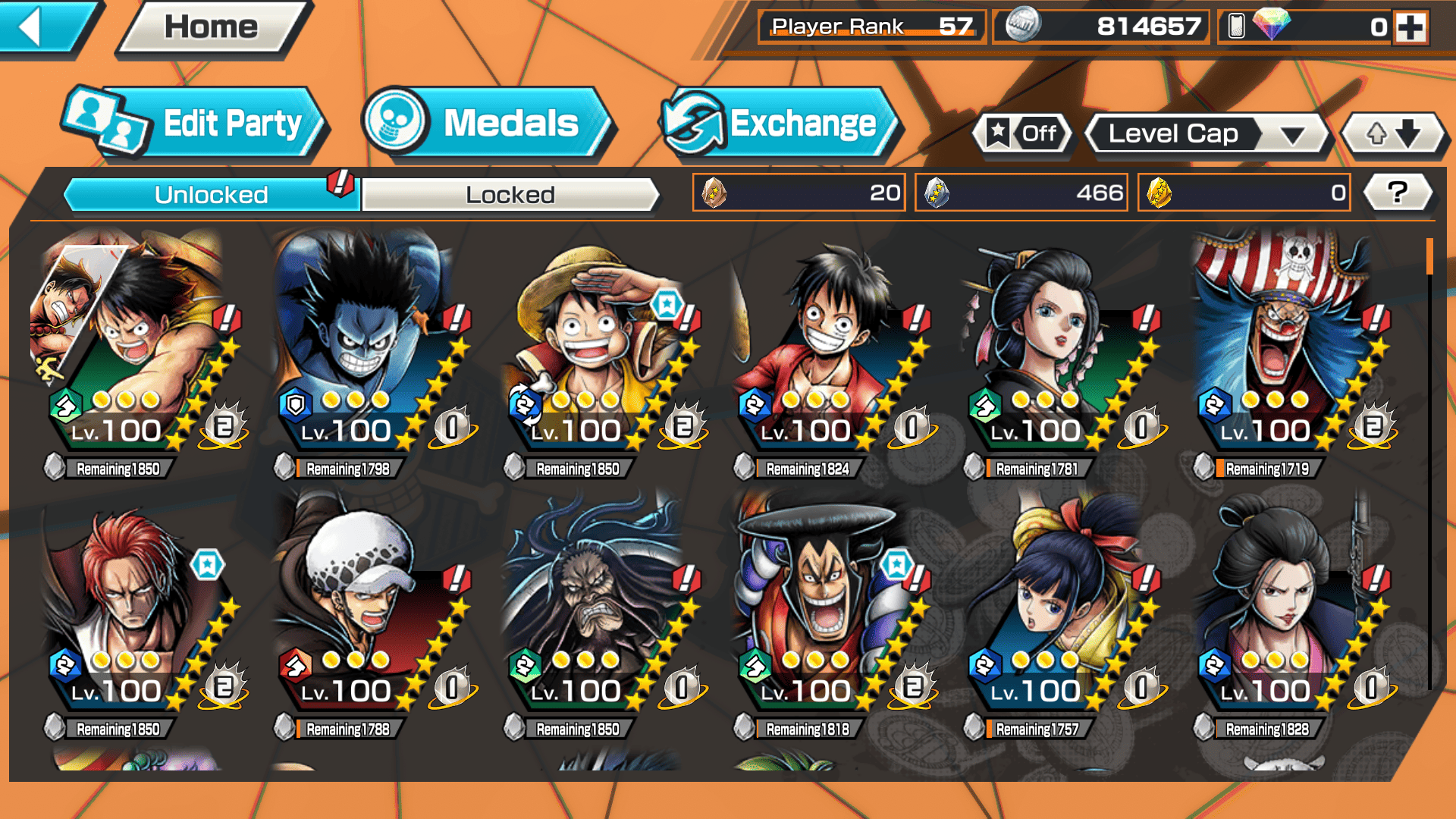
Task: Return to the Home screen
Action: [x=212, y=28]
